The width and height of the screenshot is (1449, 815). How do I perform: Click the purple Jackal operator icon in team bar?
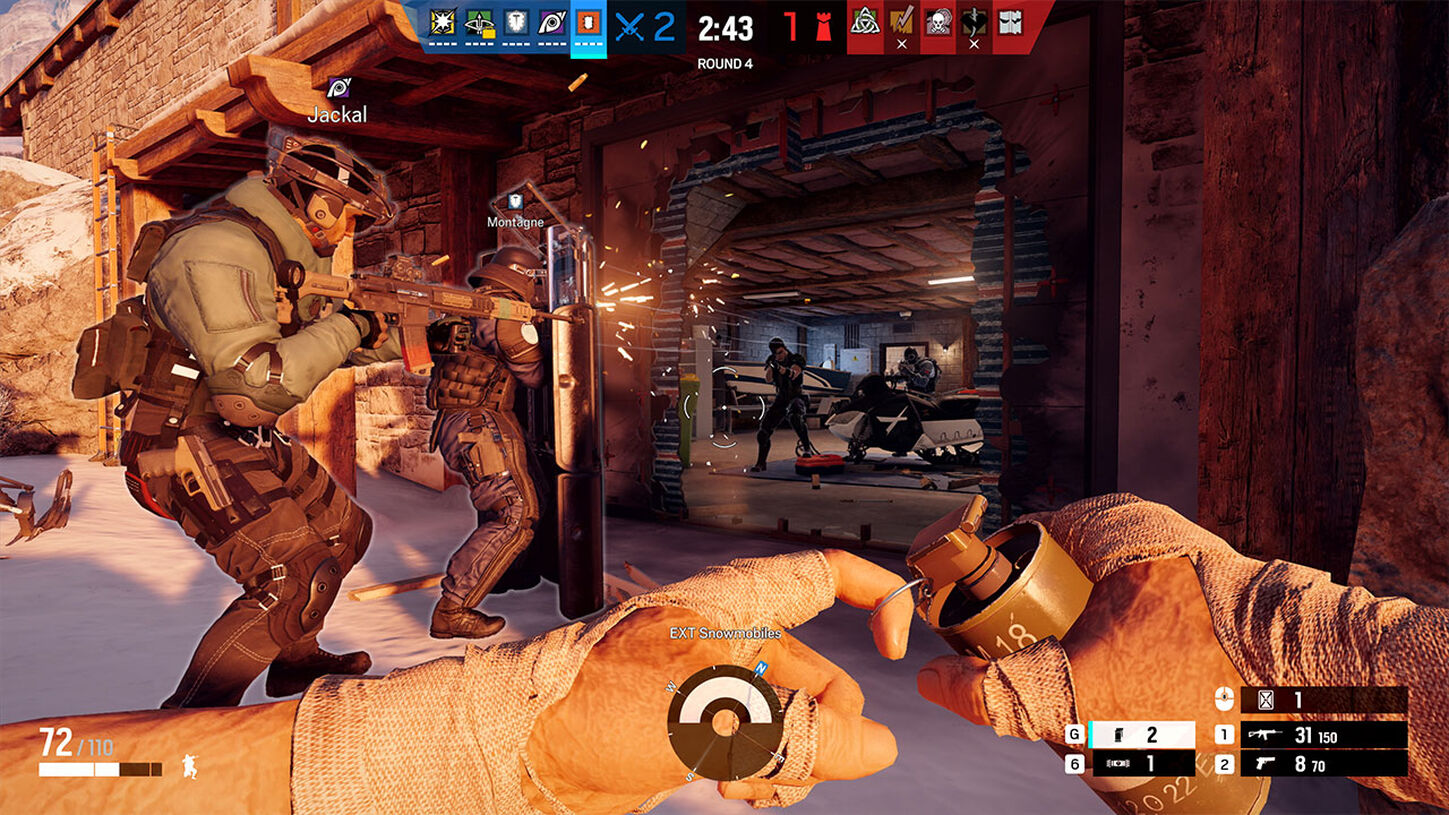[550, 24]
